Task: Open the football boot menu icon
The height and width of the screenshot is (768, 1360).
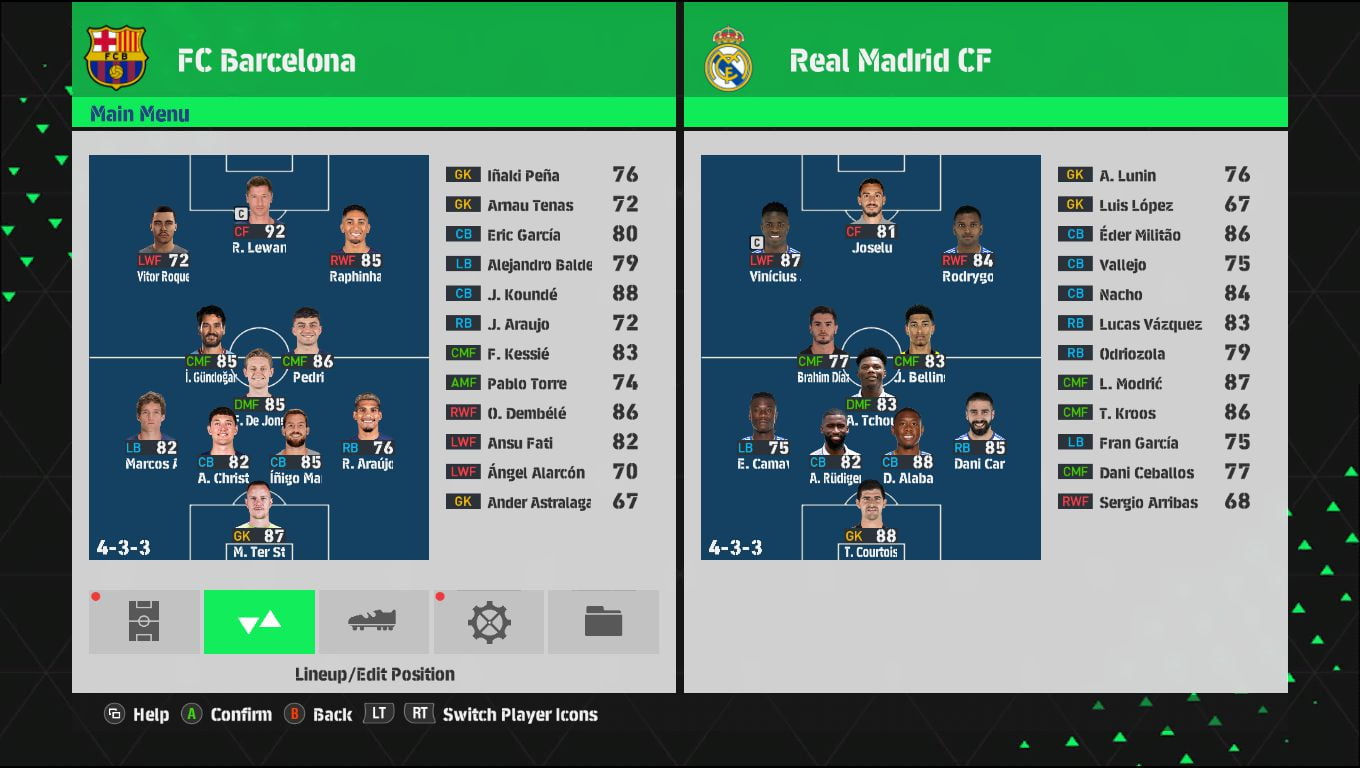Action: (x=373, y=622)
